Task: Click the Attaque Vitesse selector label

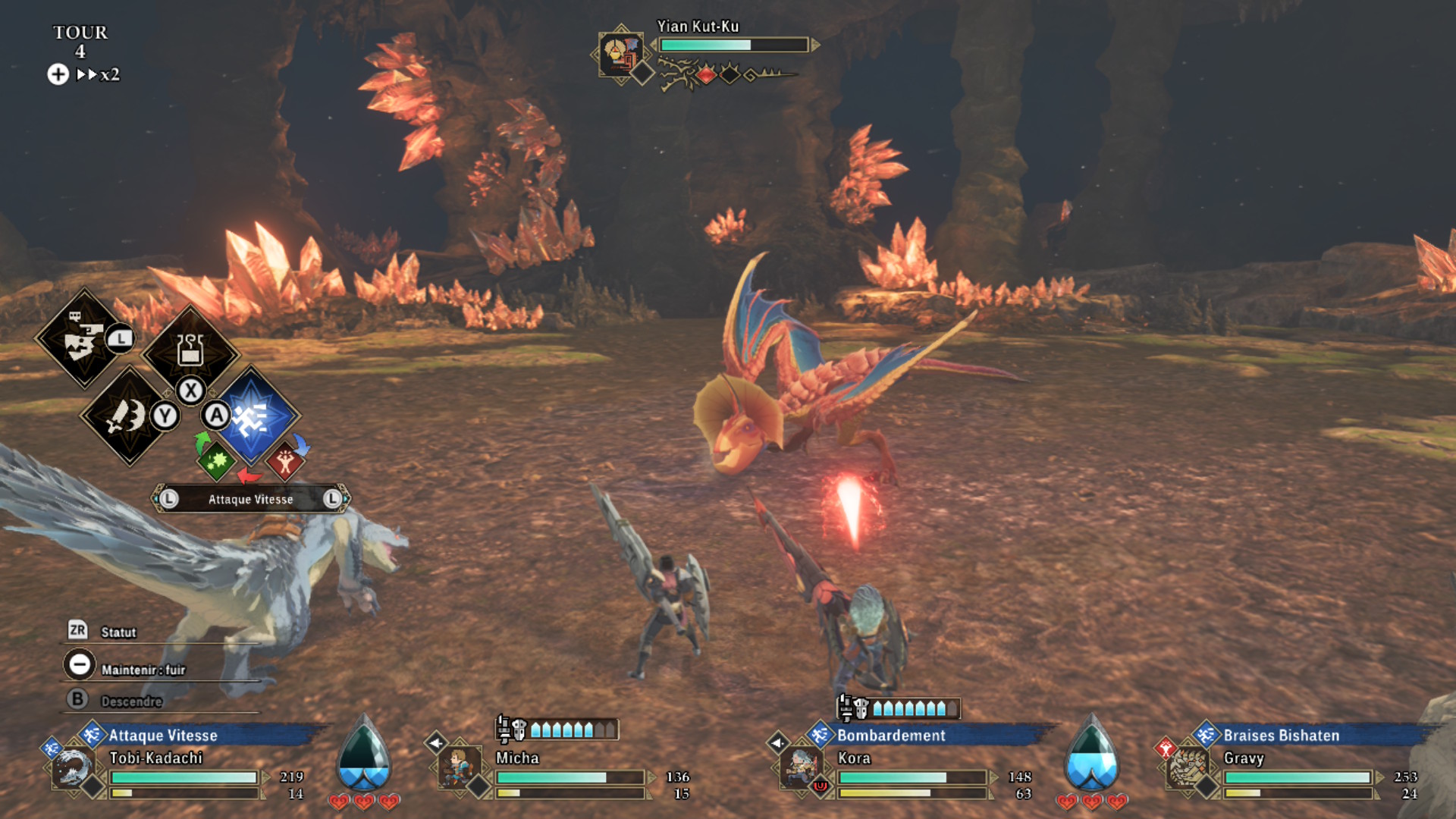Action: click(250, 499)
